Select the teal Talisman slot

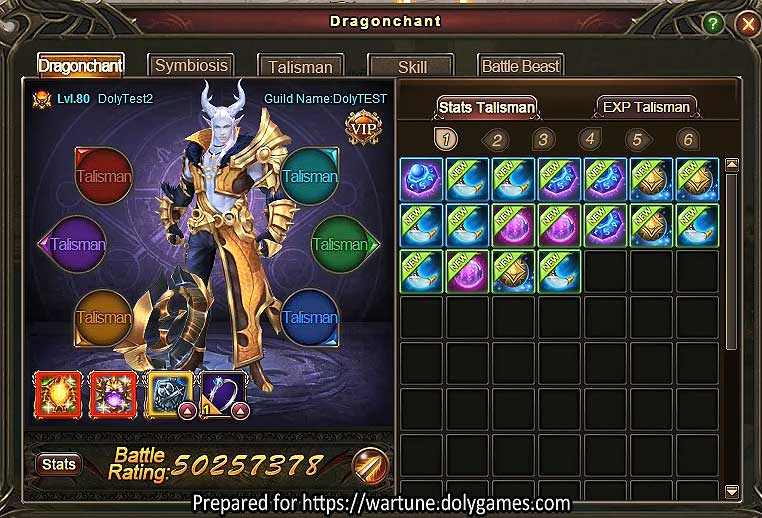tap(309, 177)
